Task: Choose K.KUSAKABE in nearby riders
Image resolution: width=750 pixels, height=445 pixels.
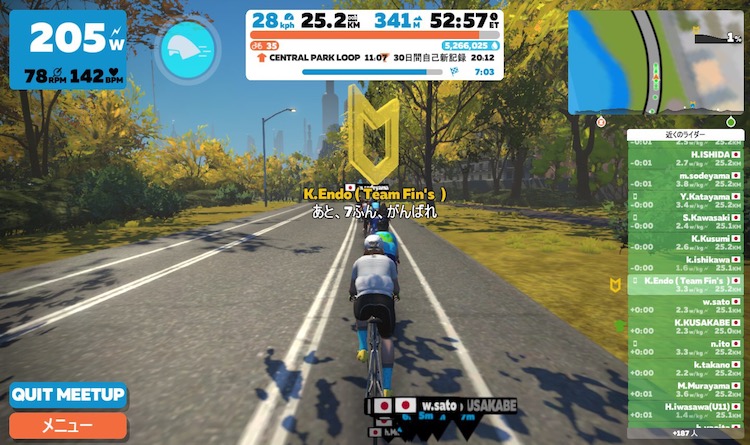Action: pos(686,326)
